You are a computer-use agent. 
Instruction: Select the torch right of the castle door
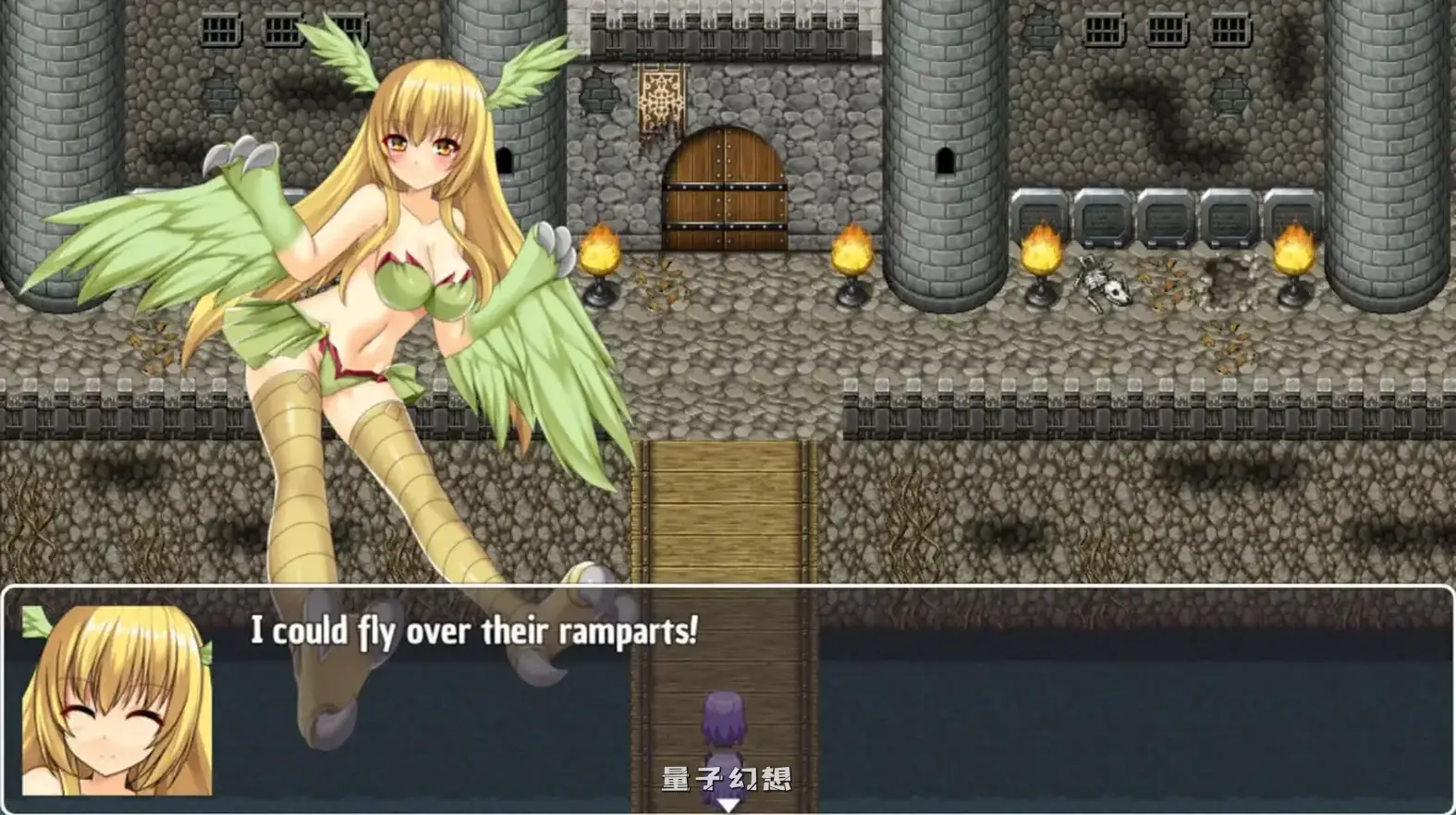(852, 249)
